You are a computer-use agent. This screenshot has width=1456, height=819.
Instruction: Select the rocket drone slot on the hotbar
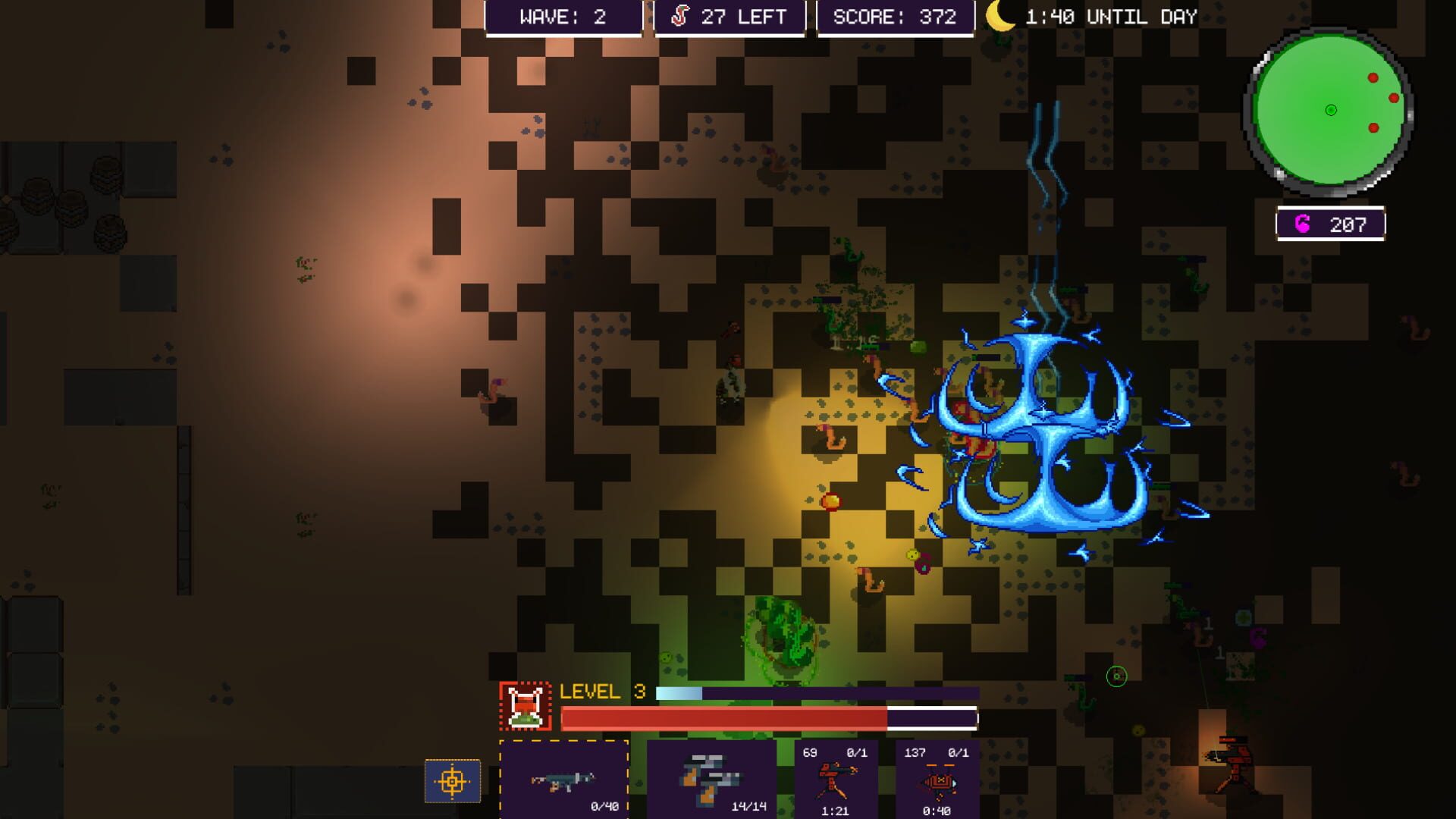(939, 781)
